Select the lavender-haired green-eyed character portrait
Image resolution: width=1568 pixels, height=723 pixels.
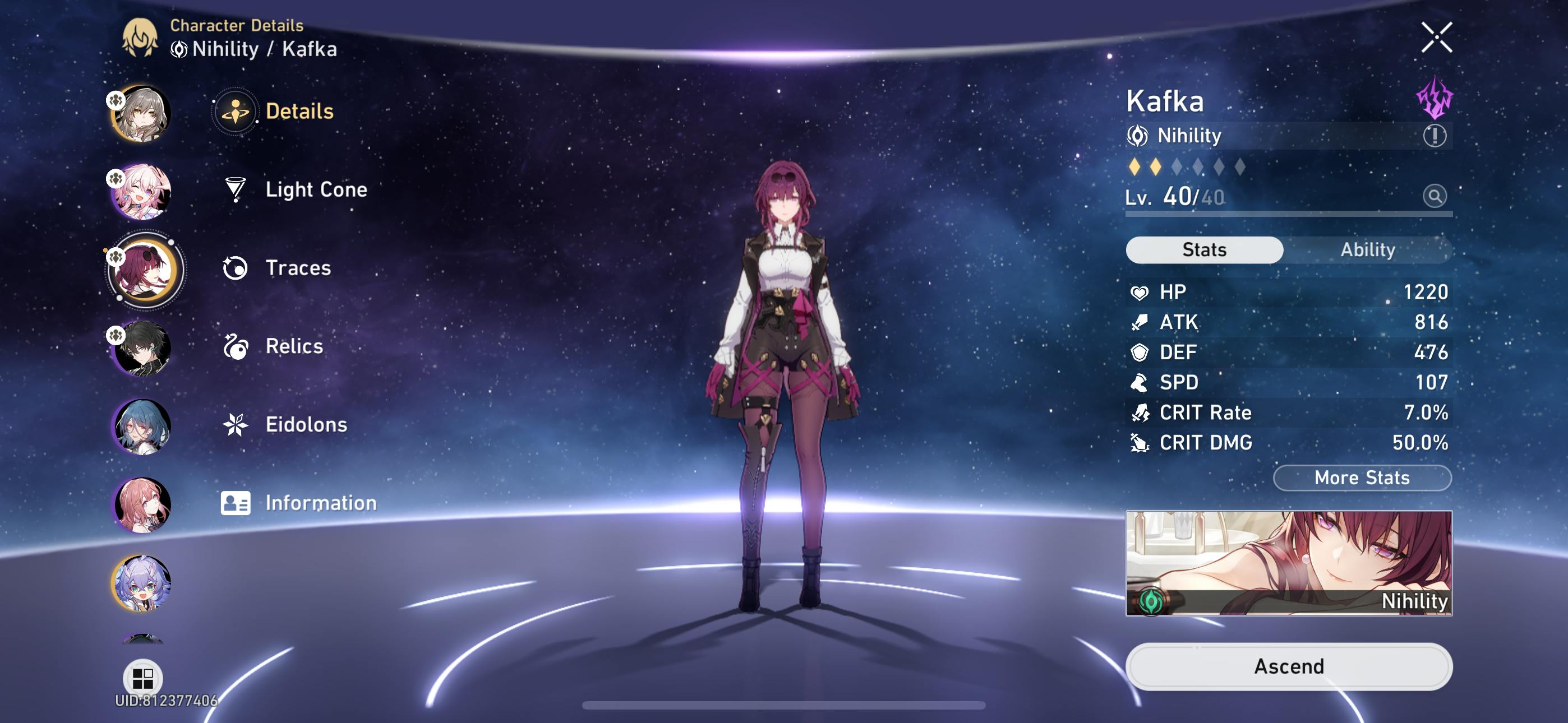pos(142,582)
